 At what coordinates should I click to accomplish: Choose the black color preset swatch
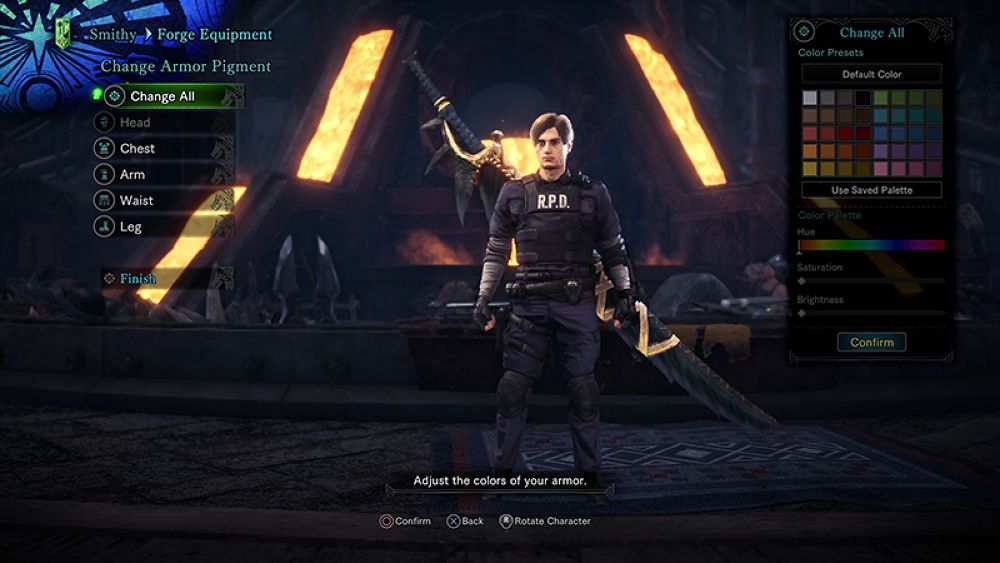coord(863,98)
